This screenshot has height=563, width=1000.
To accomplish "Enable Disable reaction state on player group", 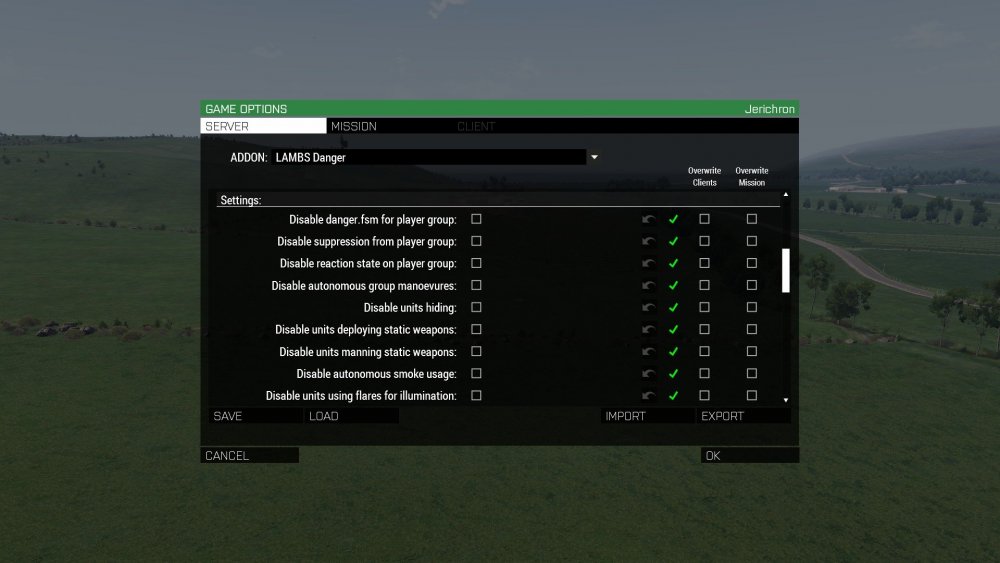I will (x=476, y=263).
